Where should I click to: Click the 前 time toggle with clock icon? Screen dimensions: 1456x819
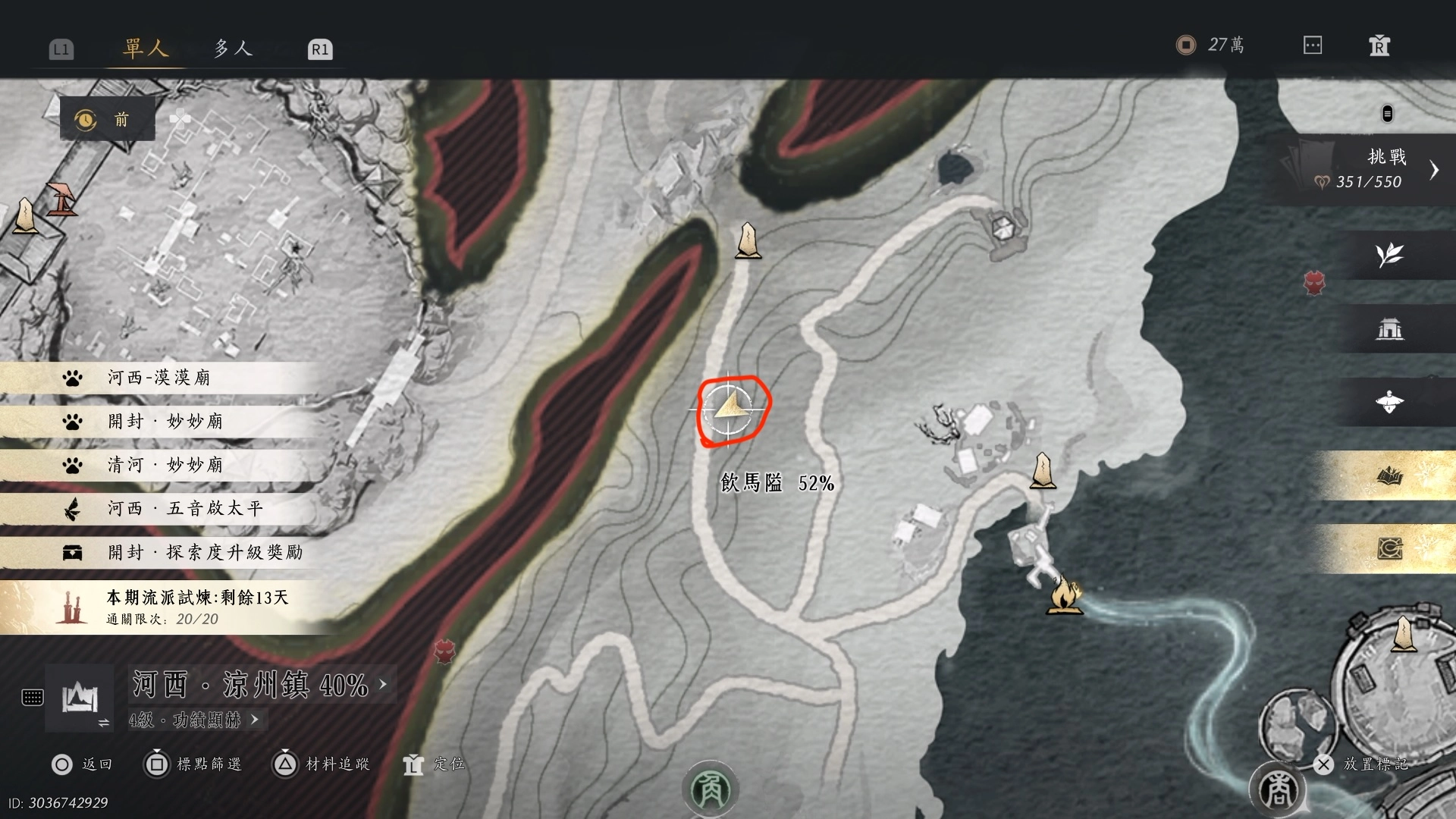click(x=107, y=119)
